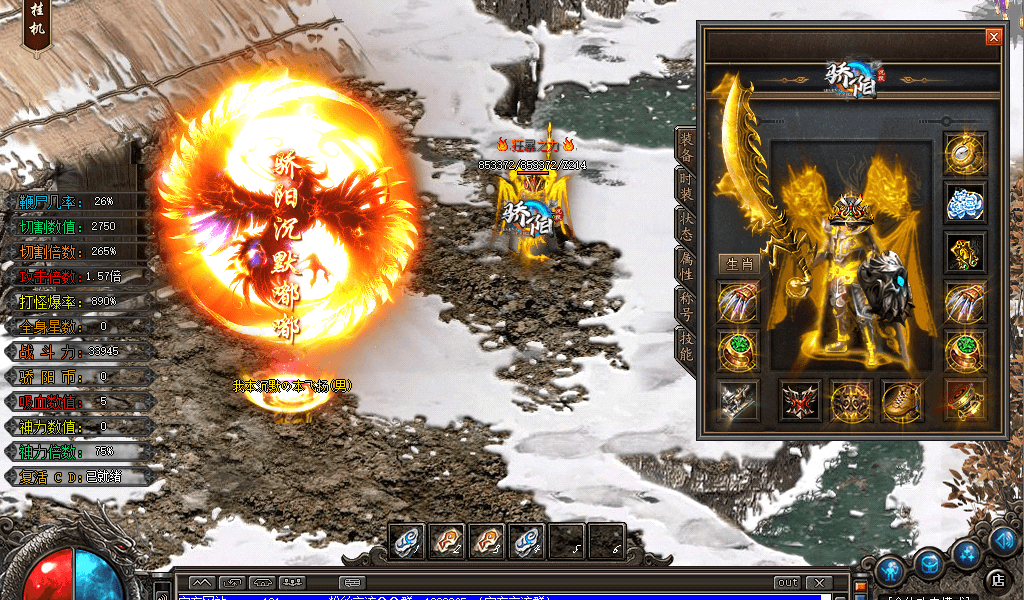Open the 店 shop button
Screen dimensions: 1024x600
pyautogui.click(x=995, y=580)
